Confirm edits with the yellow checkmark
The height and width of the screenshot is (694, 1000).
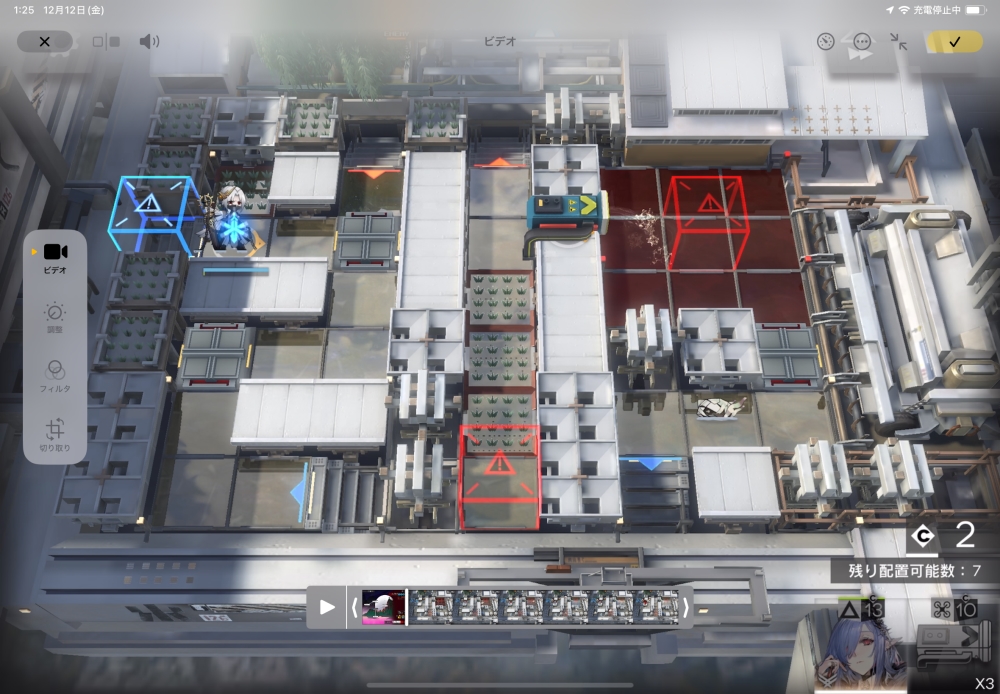point(954,42)
